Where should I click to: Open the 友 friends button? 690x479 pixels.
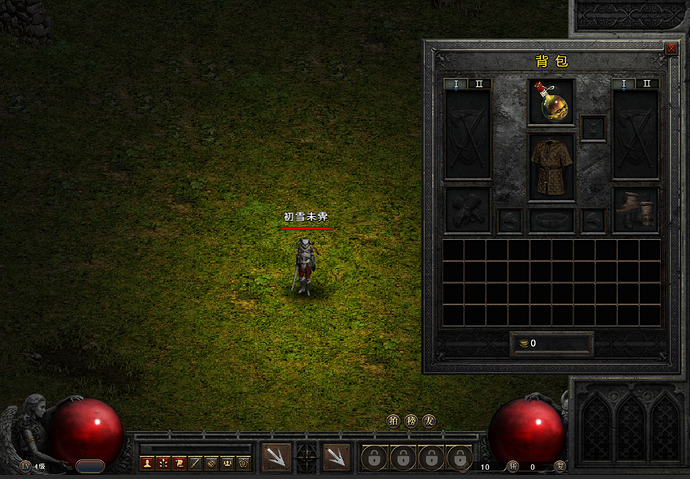pos(428,421)
